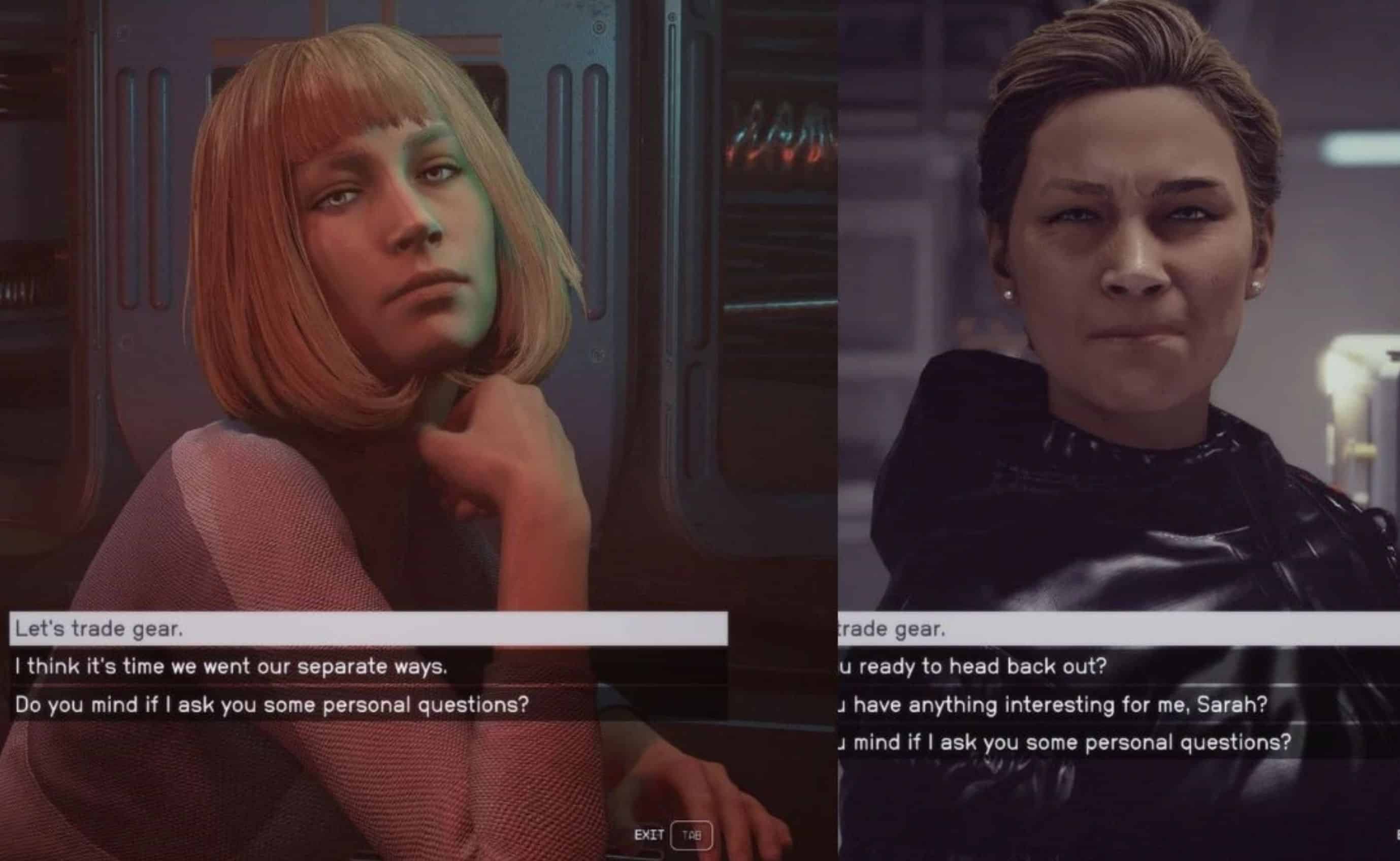1400x861 pixels.
Task: Select the personal questions reply under Sarah's name line
Action: point(1064,743)
